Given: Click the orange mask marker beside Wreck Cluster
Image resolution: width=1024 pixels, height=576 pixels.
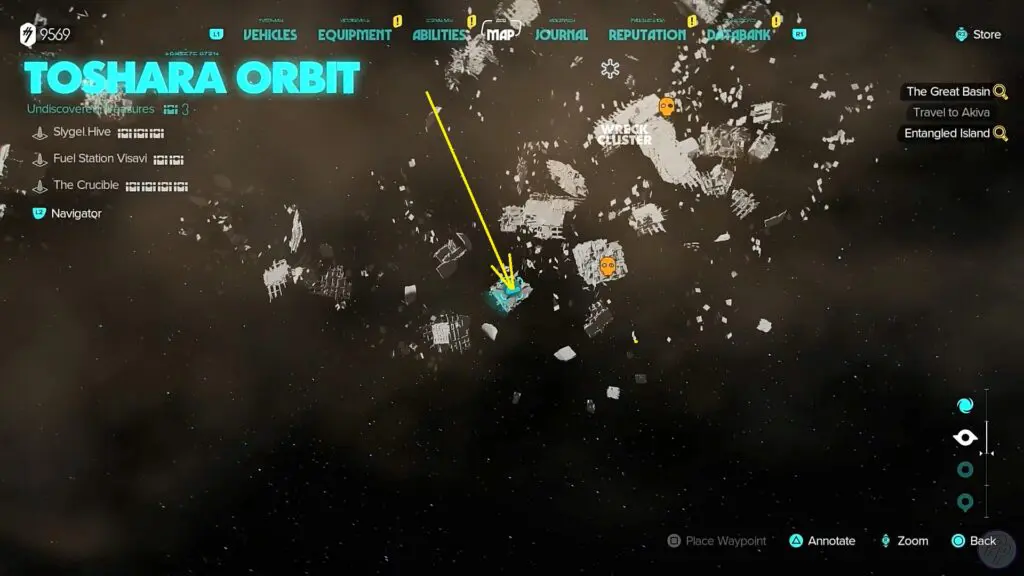Looking at the screenshot, I should pos(667,106).
